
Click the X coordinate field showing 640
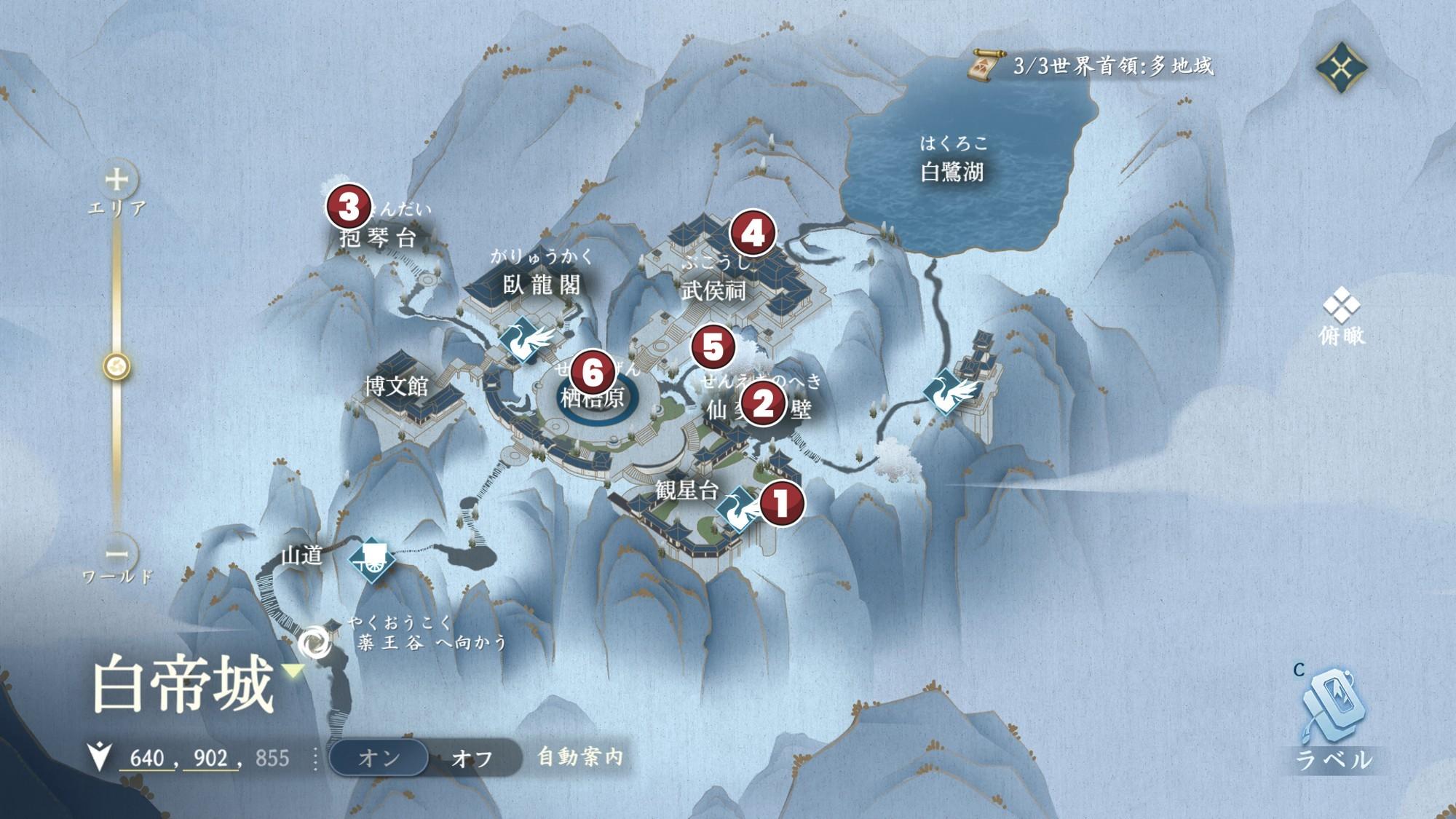click(x=147, y=759)
